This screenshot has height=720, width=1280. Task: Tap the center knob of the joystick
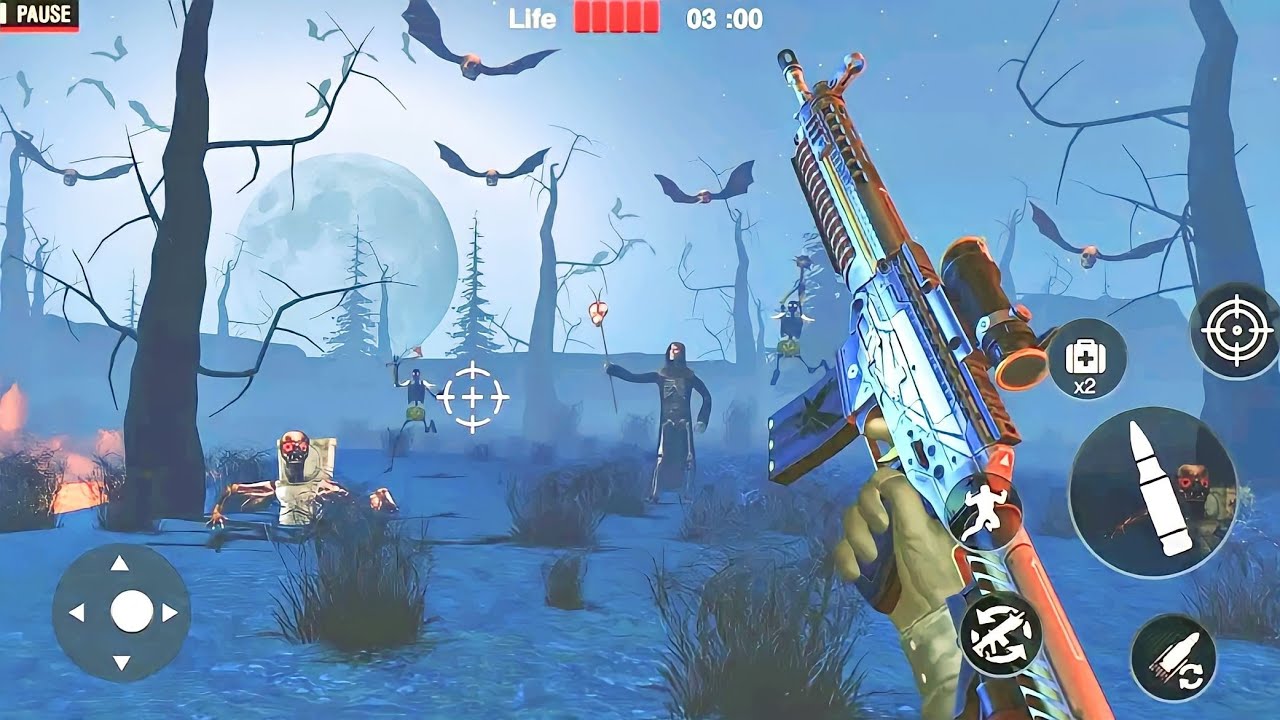click(131, 611)
